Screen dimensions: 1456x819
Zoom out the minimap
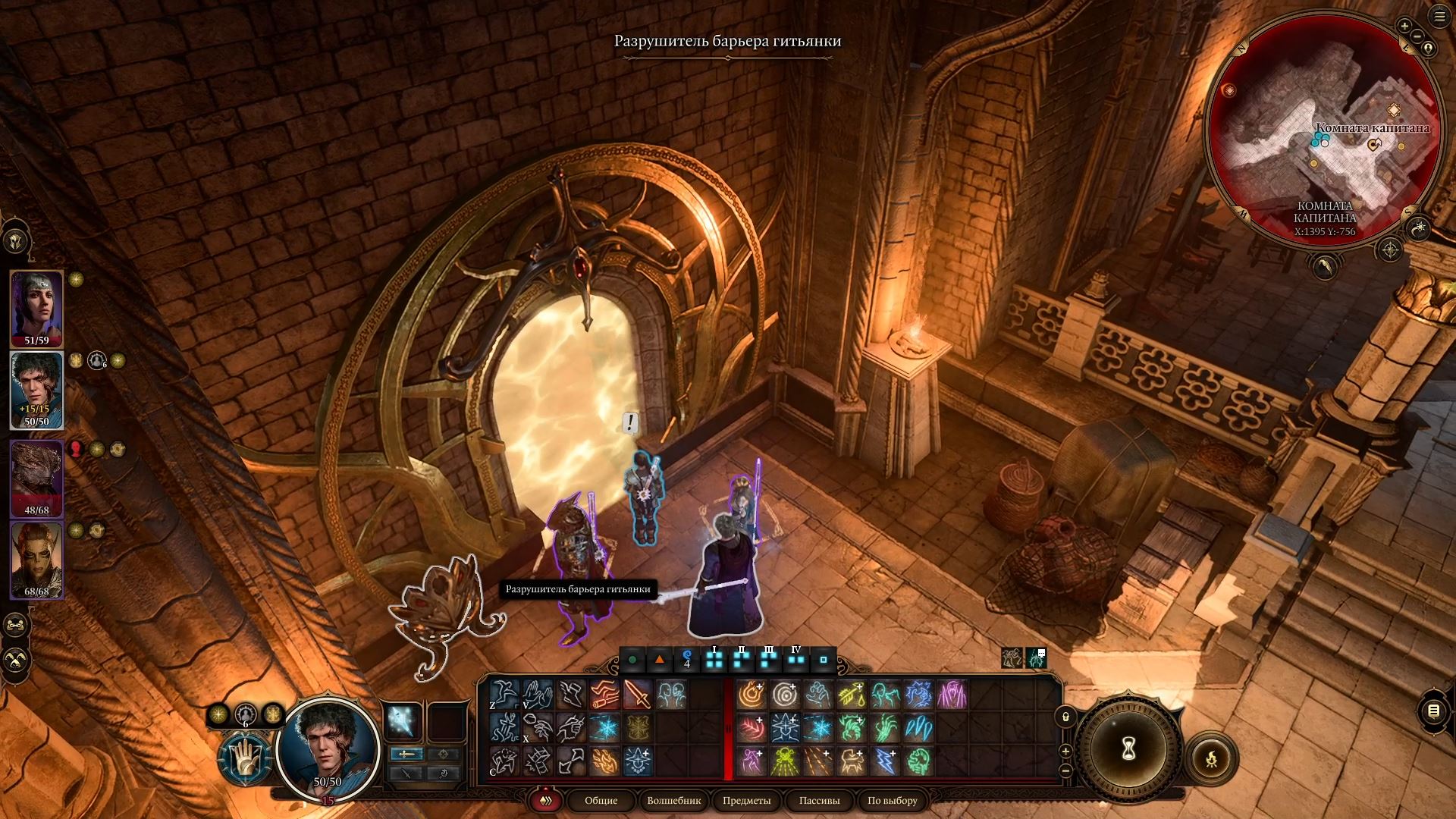point(1417,36)
